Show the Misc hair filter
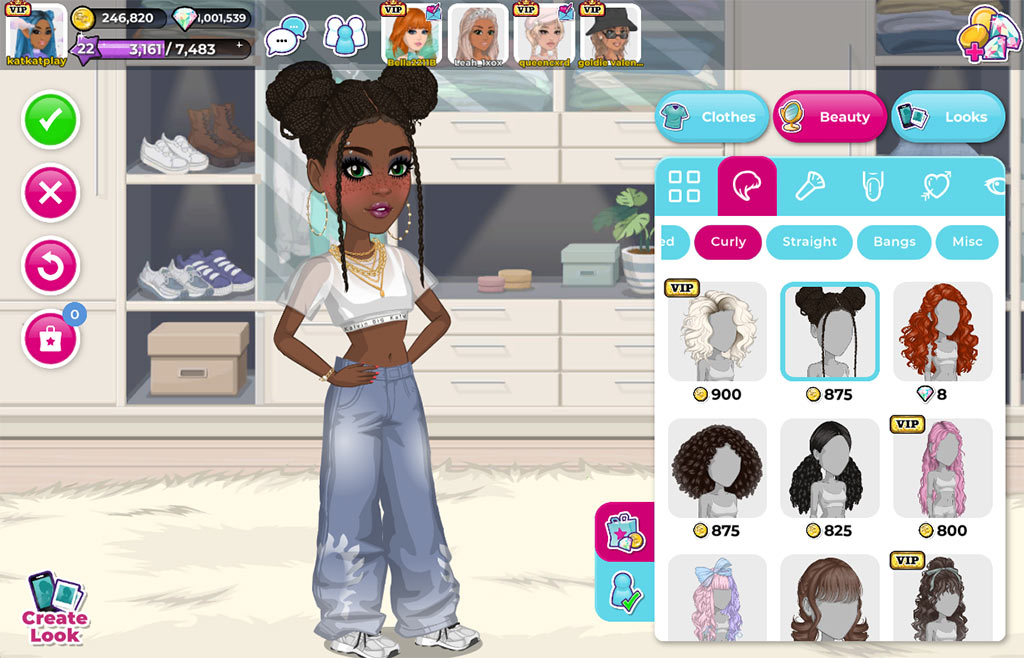Screen dimensions: 1024x658 coord(967,242)
